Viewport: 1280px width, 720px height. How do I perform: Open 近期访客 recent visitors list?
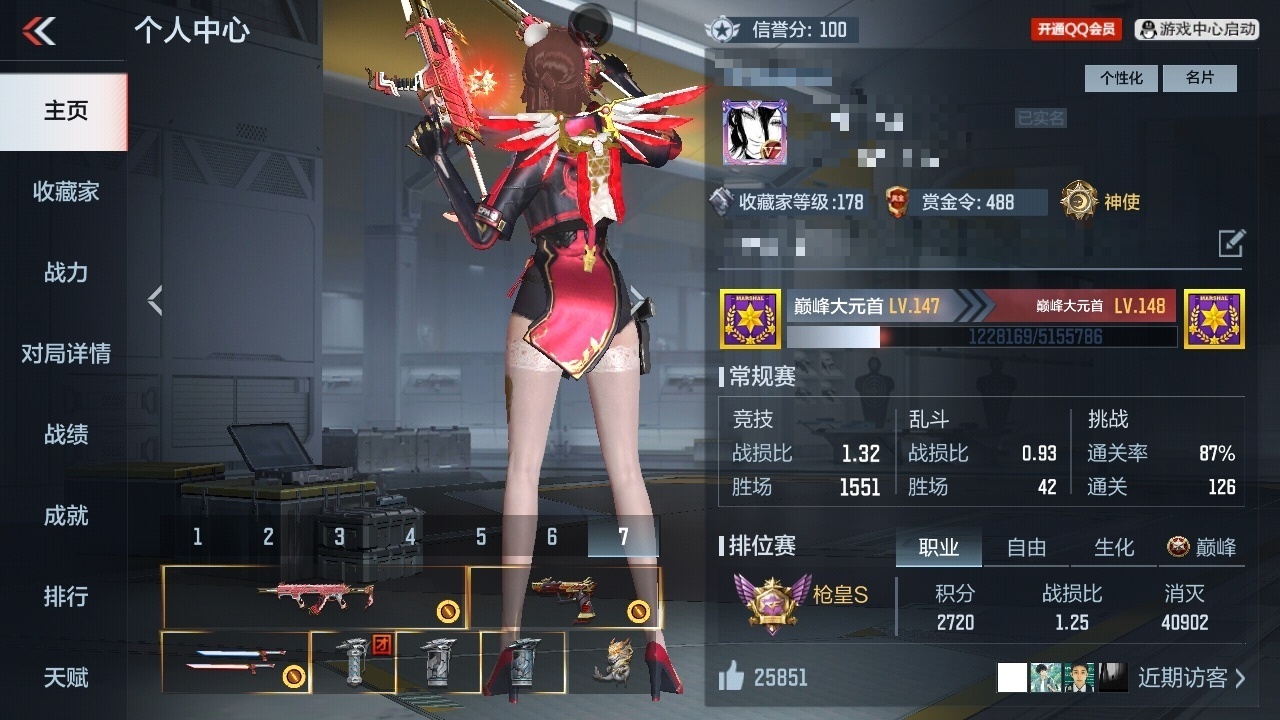[1192, 678]
